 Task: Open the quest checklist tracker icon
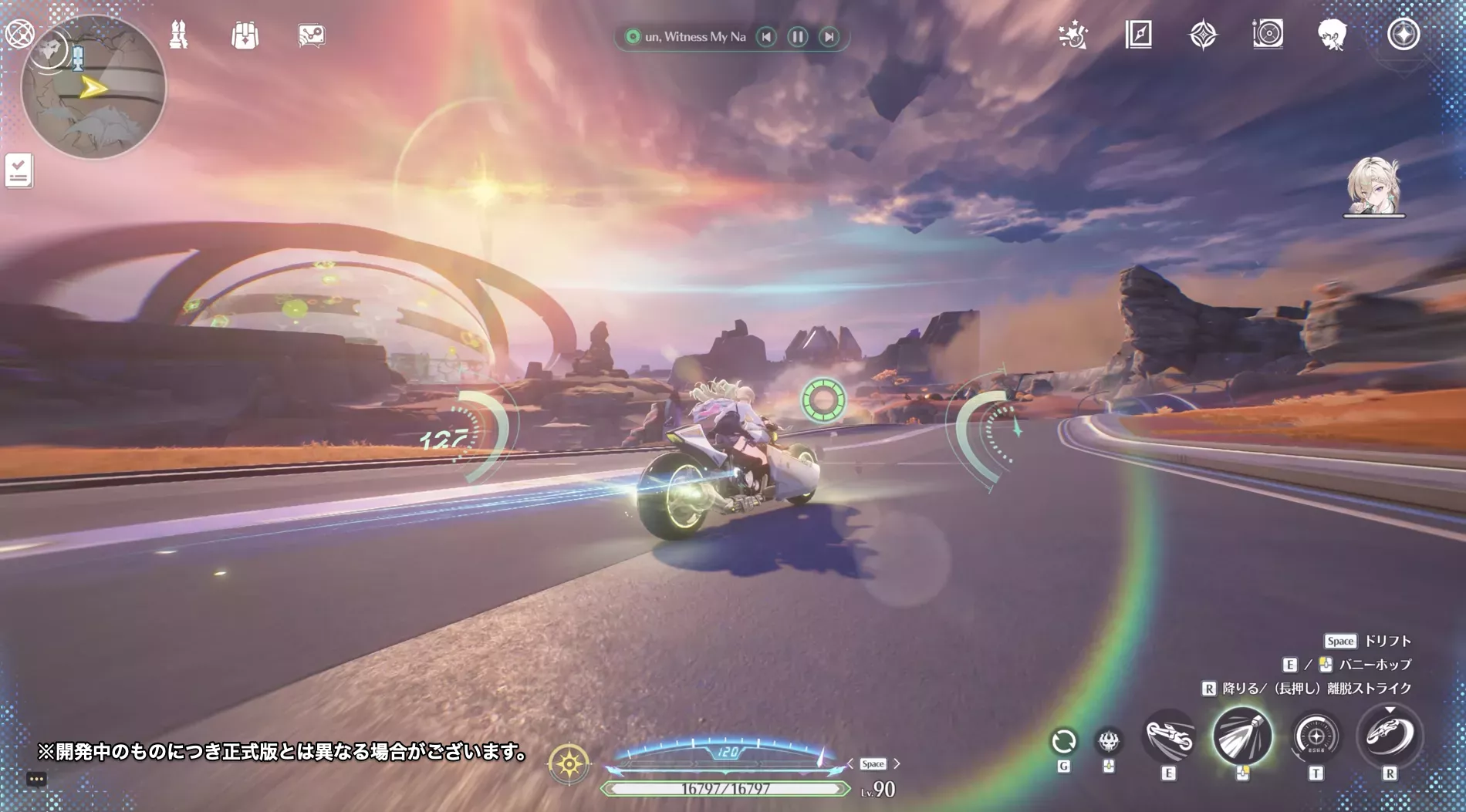(x=19, y=170)
